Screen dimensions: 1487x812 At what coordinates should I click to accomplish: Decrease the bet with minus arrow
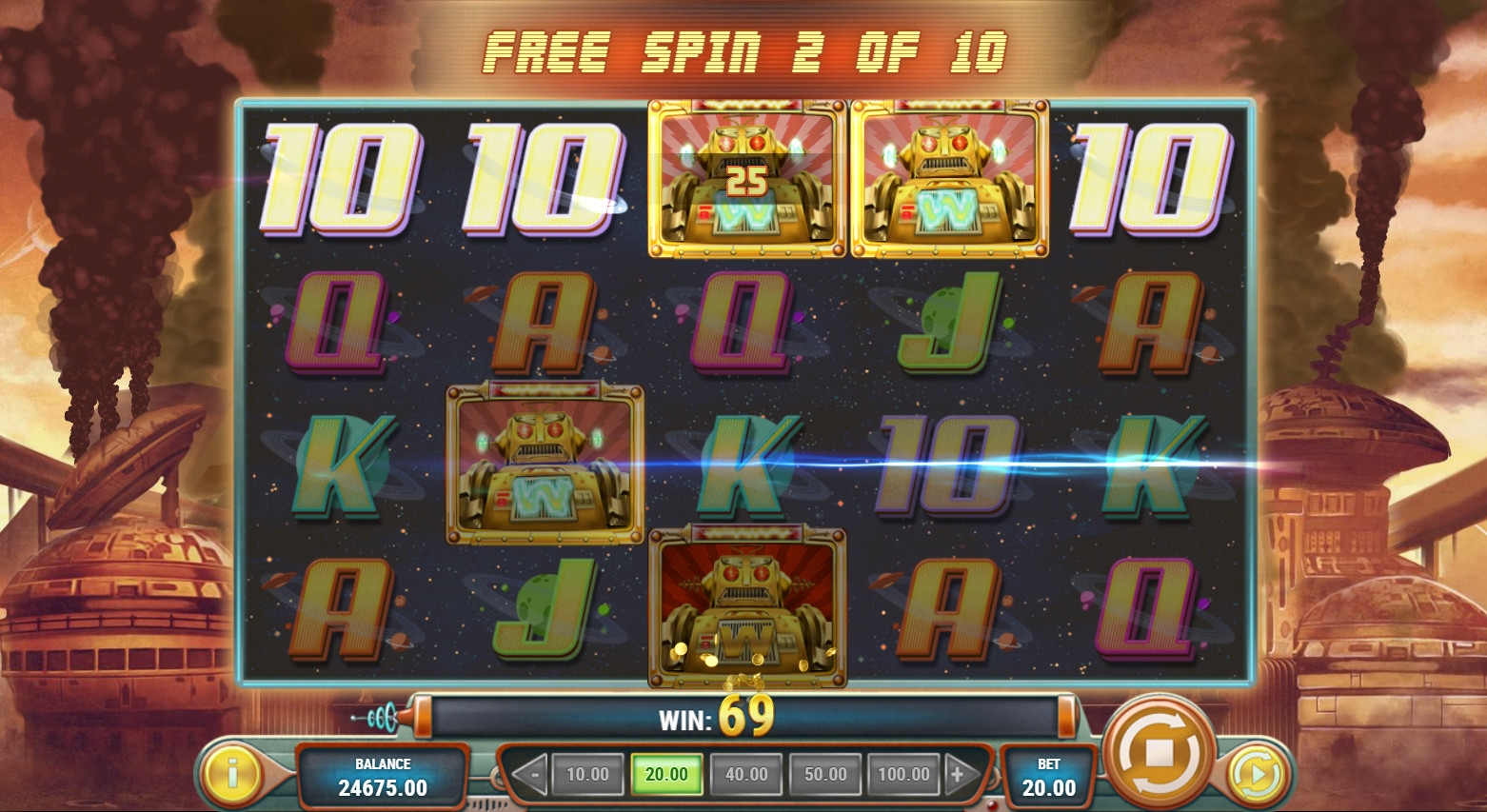[531, 775]
